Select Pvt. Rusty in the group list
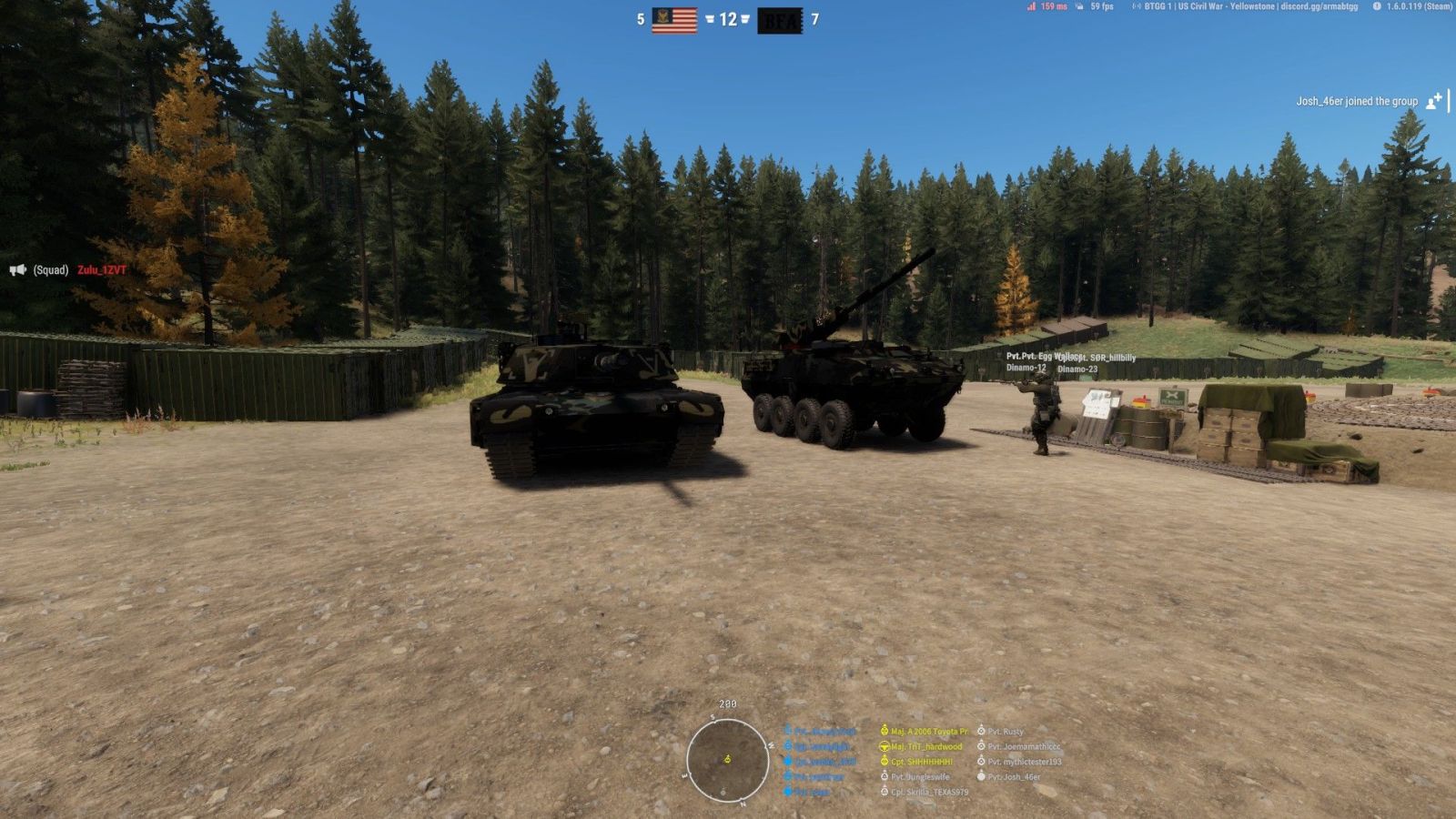Viewport: 1456px width, 819px height. 1005,731
